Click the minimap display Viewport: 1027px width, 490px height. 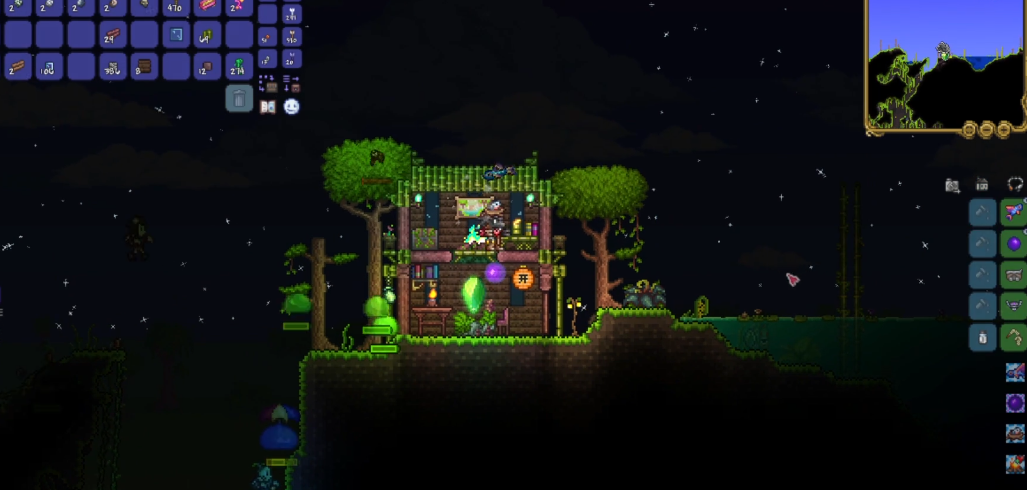point(945,60)
